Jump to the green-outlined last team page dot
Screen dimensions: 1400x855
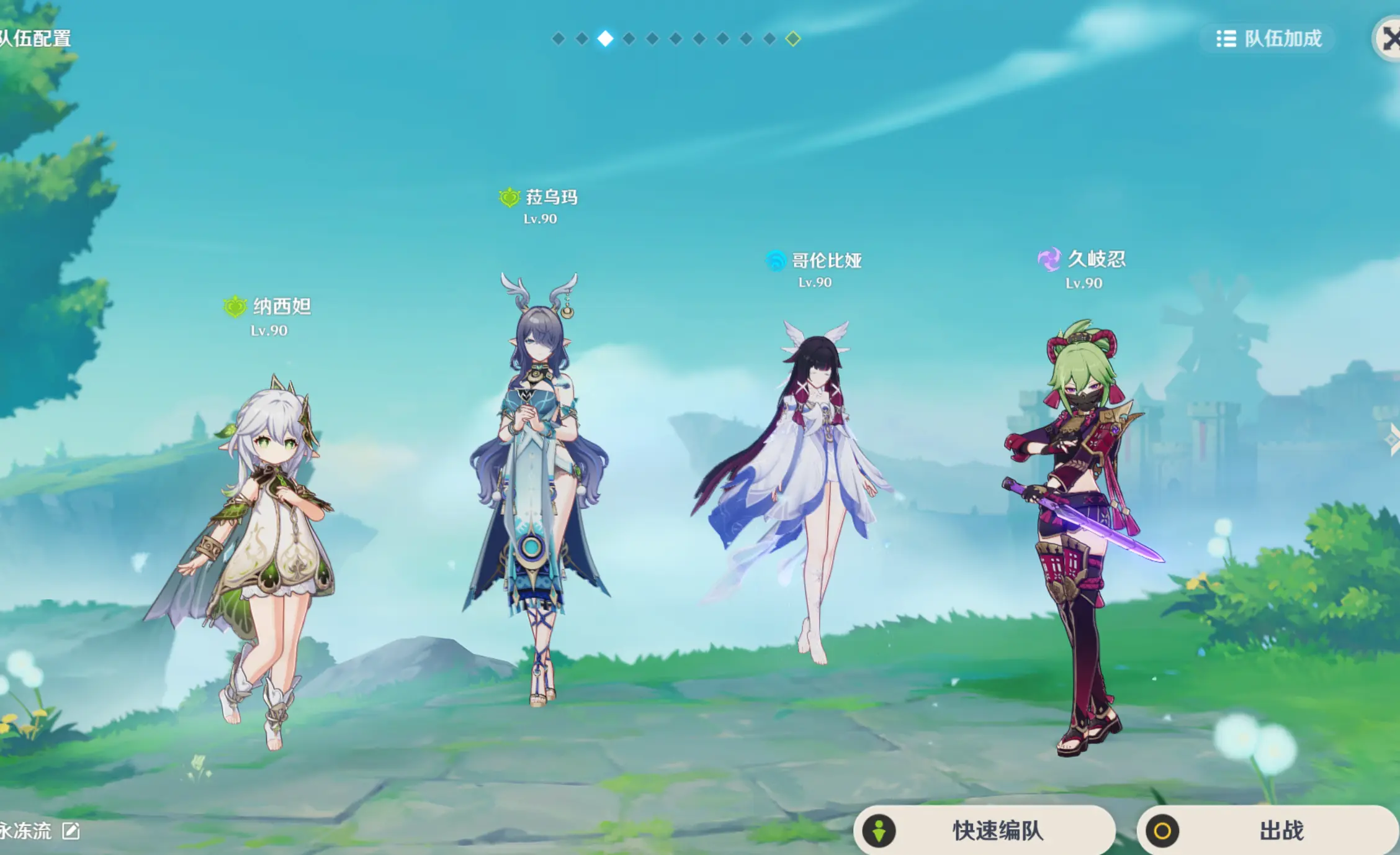(x=792, y=39)
